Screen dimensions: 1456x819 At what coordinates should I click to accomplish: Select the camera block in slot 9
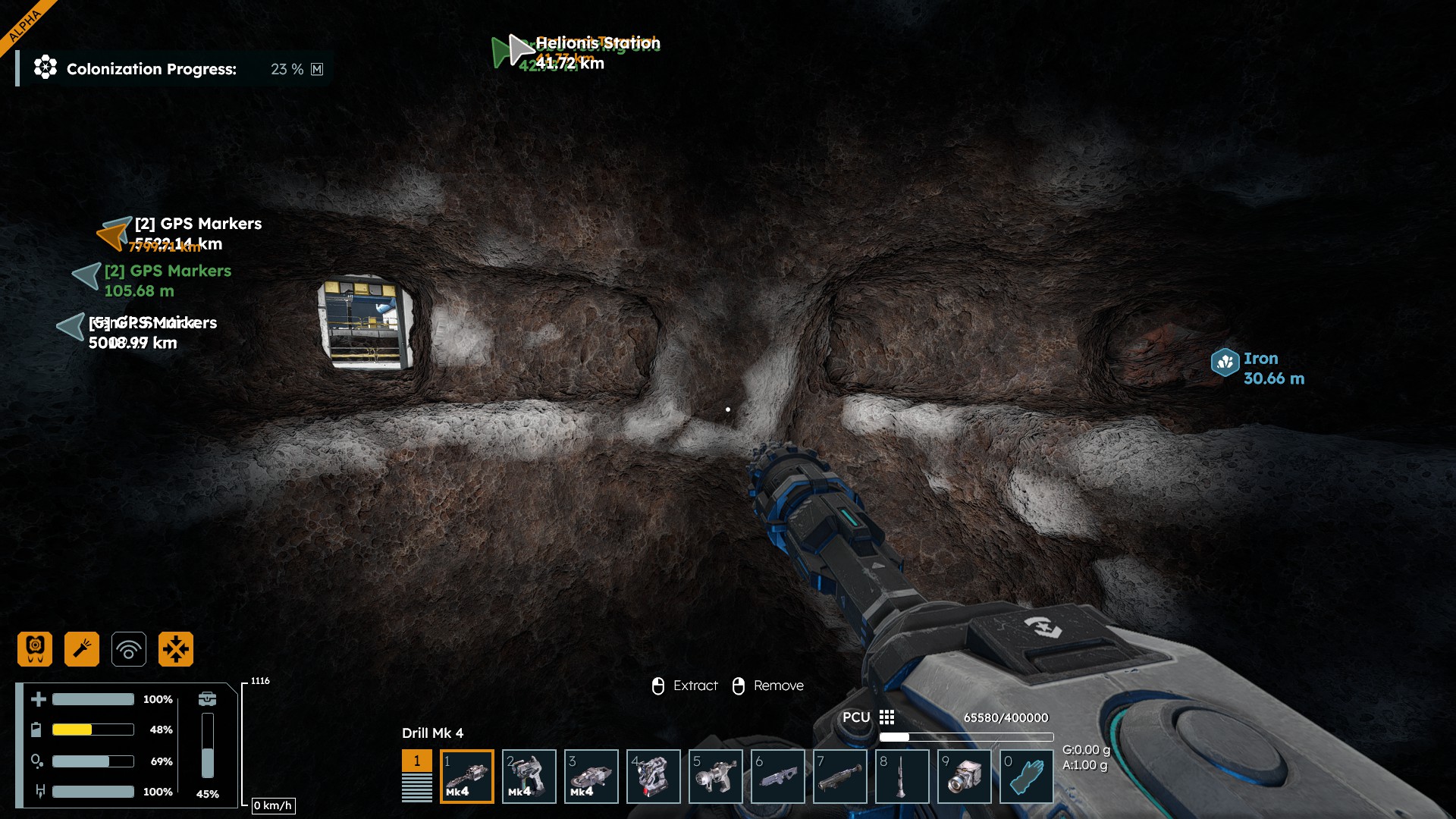965,776
